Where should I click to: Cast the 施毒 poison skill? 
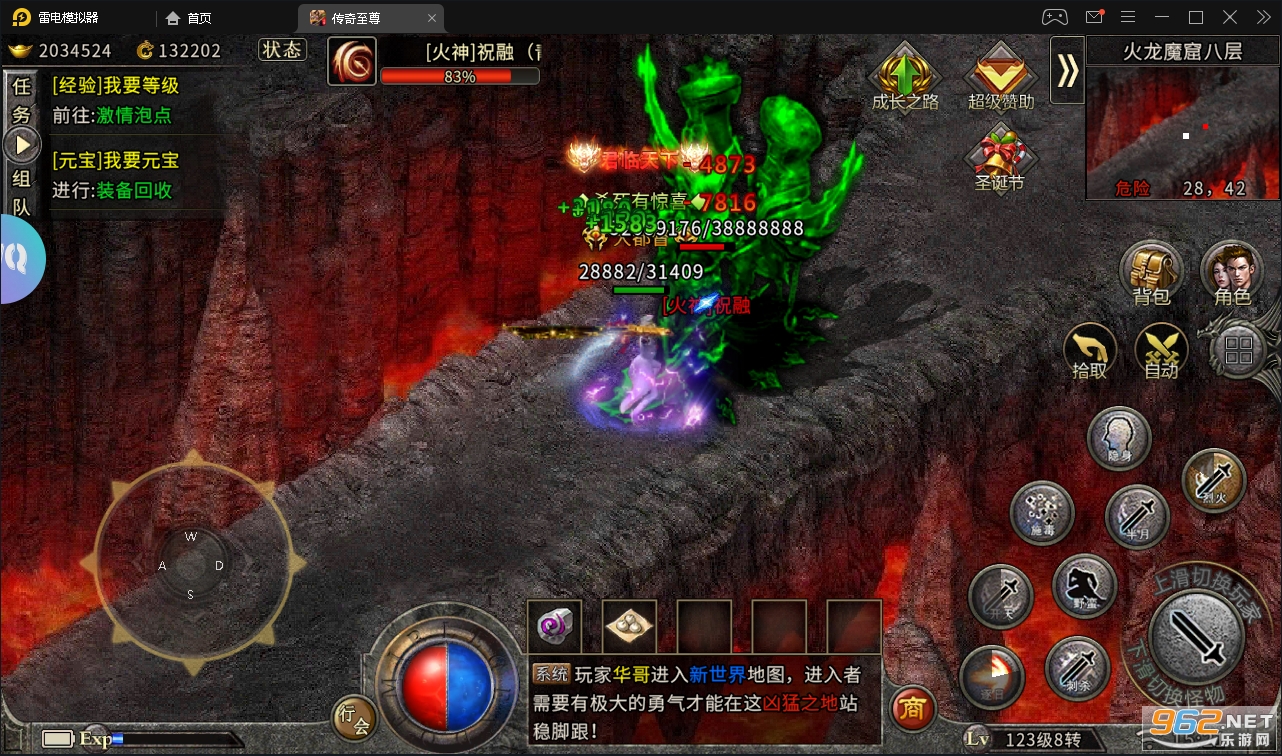click(x=1040, y=513)
